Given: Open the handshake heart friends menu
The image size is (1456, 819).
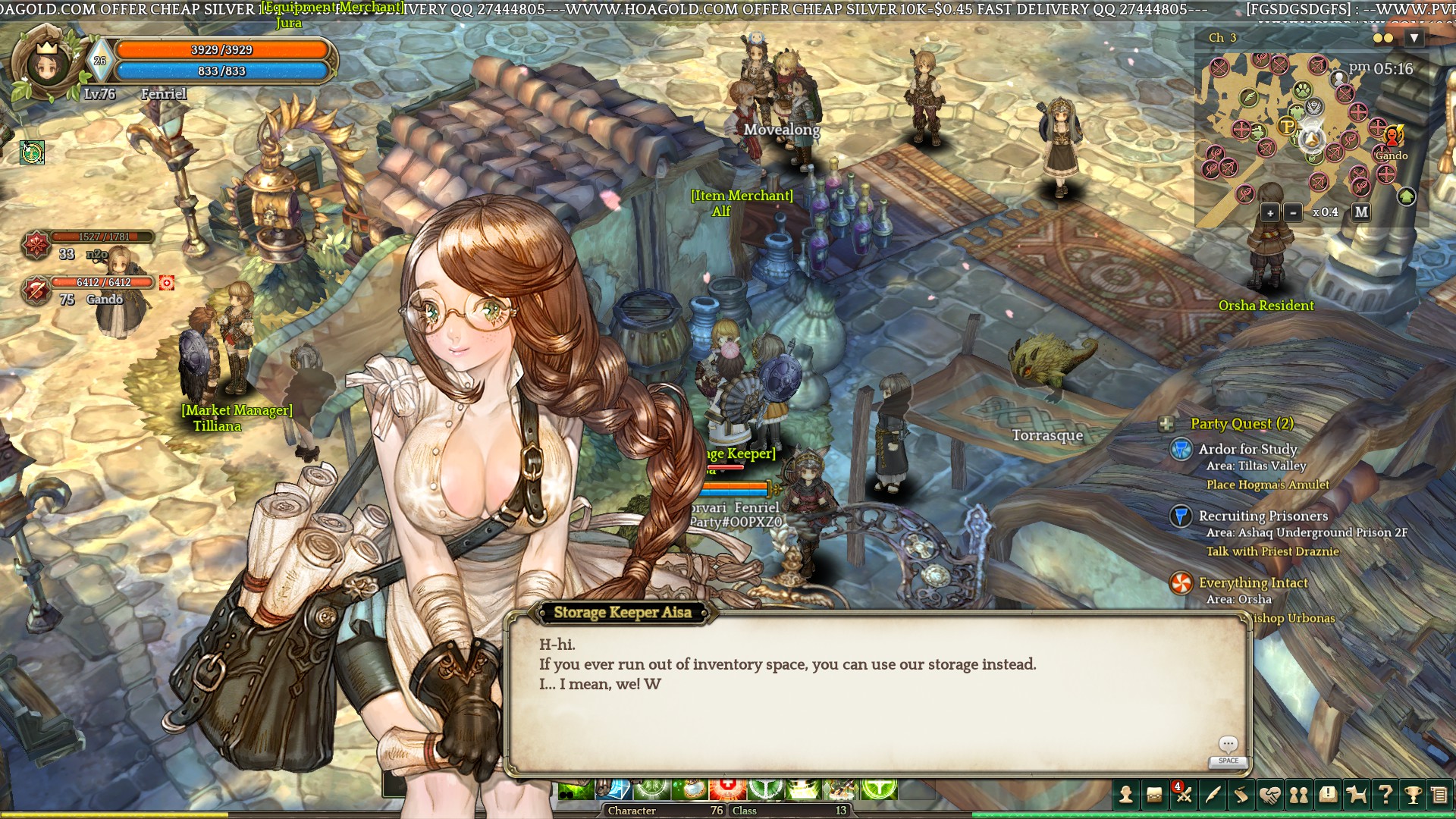Looking at the screenshot, I should (1270, 794).
